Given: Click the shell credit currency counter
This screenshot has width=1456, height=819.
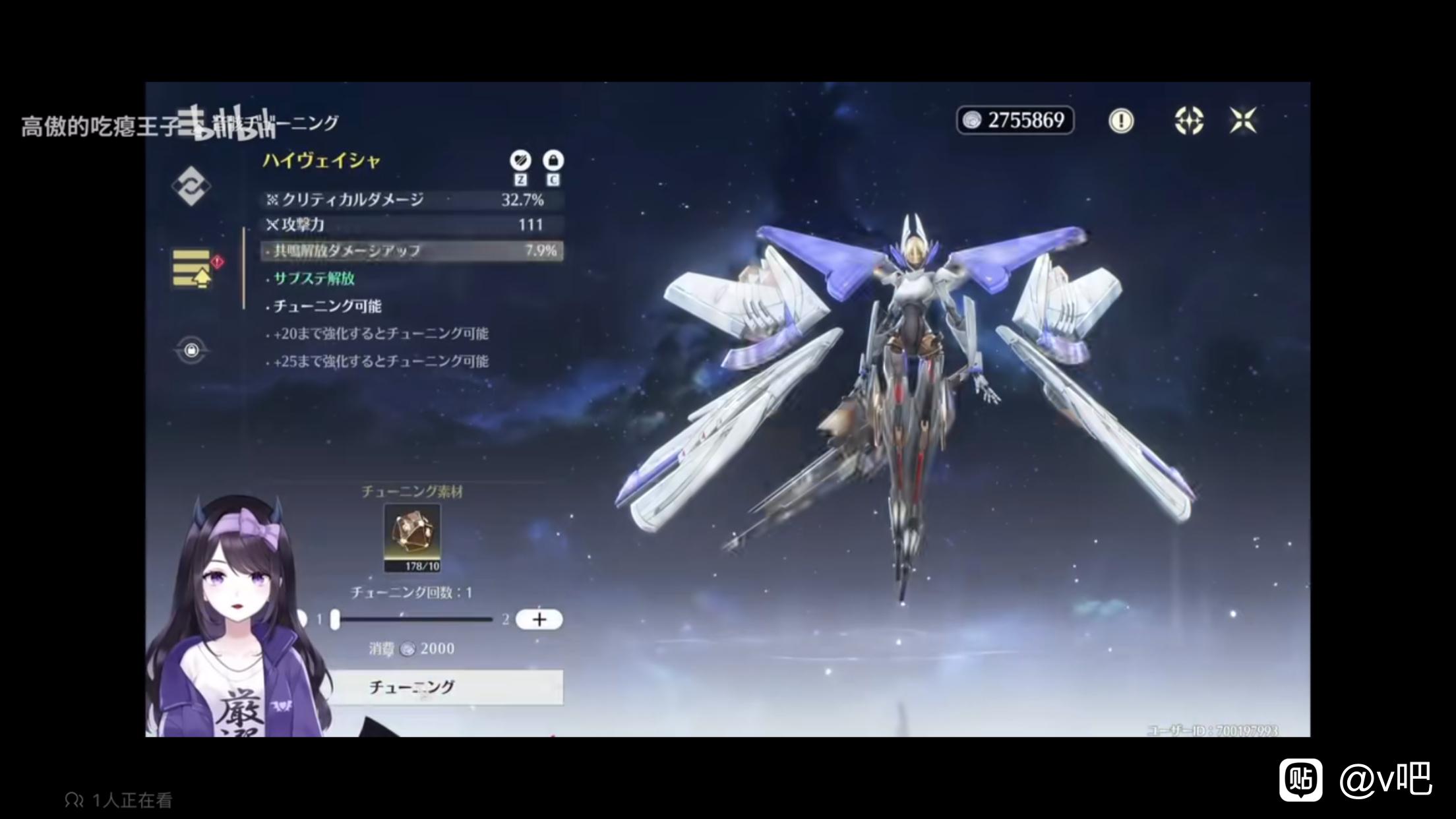Looking at the screenshot, I should click(x=1015, y=121).
